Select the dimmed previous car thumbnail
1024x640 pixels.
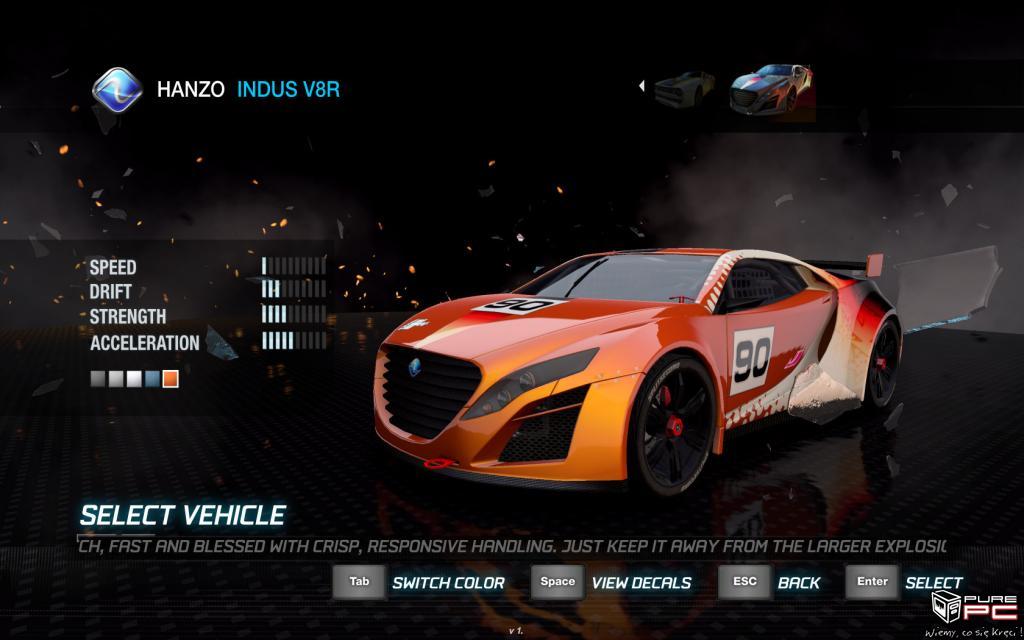click(684, 89)
